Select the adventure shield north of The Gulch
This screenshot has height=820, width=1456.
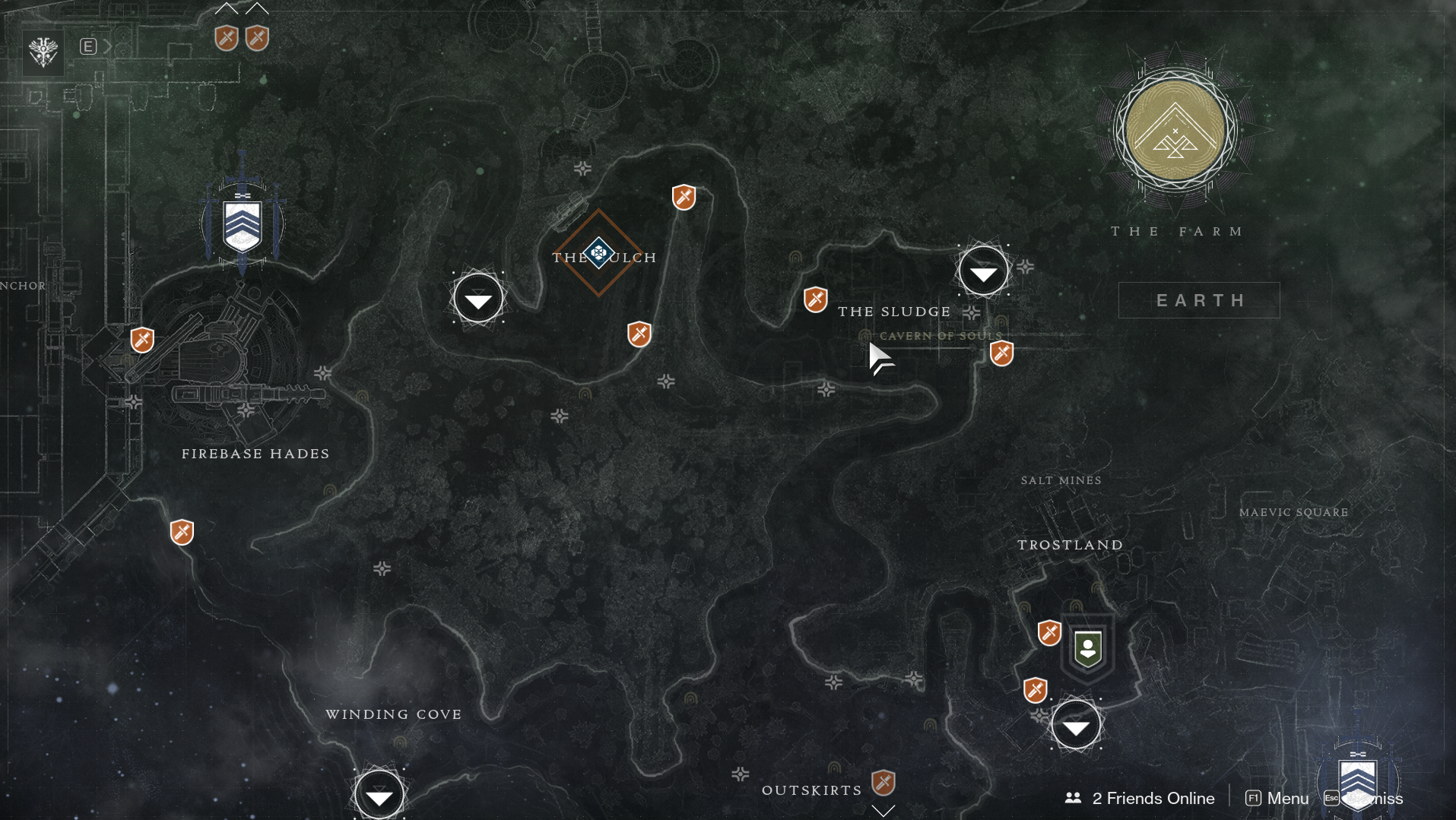(684, 198)
